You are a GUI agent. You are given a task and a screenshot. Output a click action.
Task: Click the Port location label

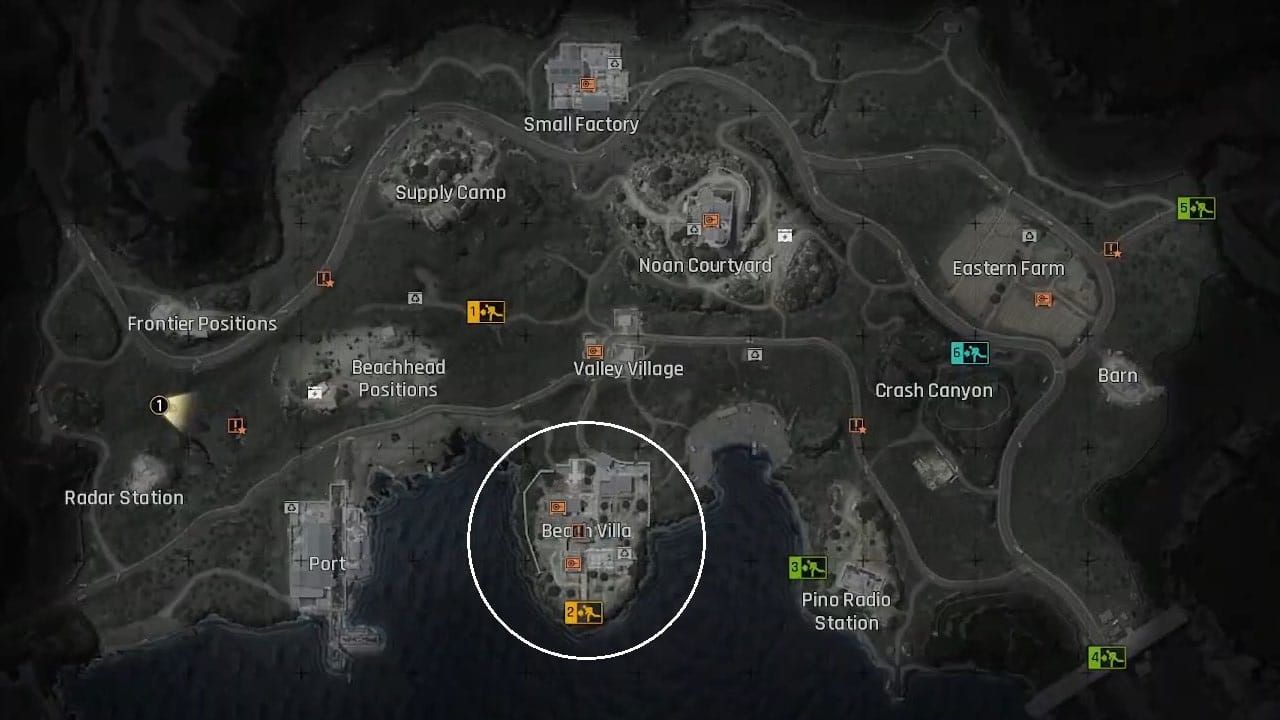(x=327, y=564)
